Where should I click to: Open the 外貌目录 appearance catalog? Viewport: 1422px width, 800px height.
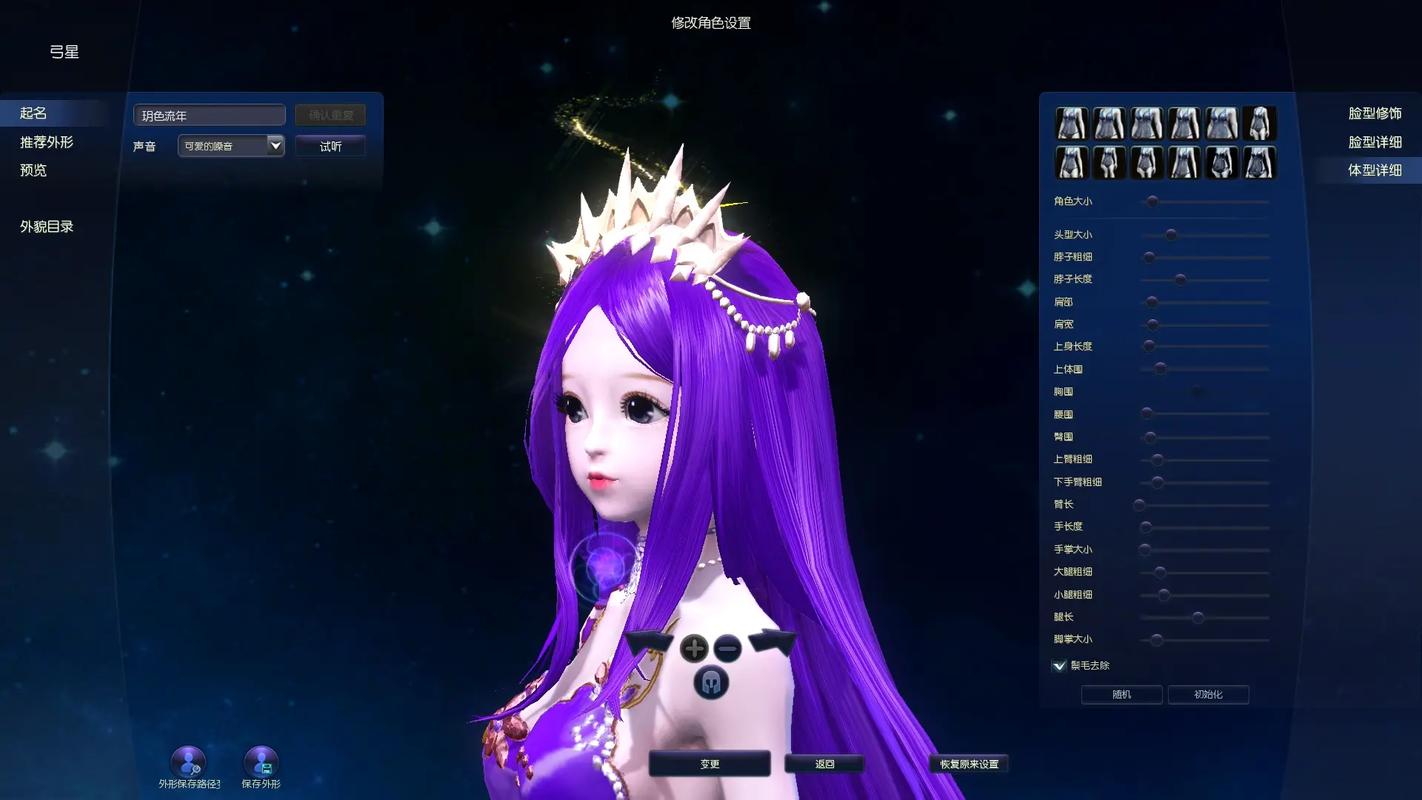tap(47, 226)
